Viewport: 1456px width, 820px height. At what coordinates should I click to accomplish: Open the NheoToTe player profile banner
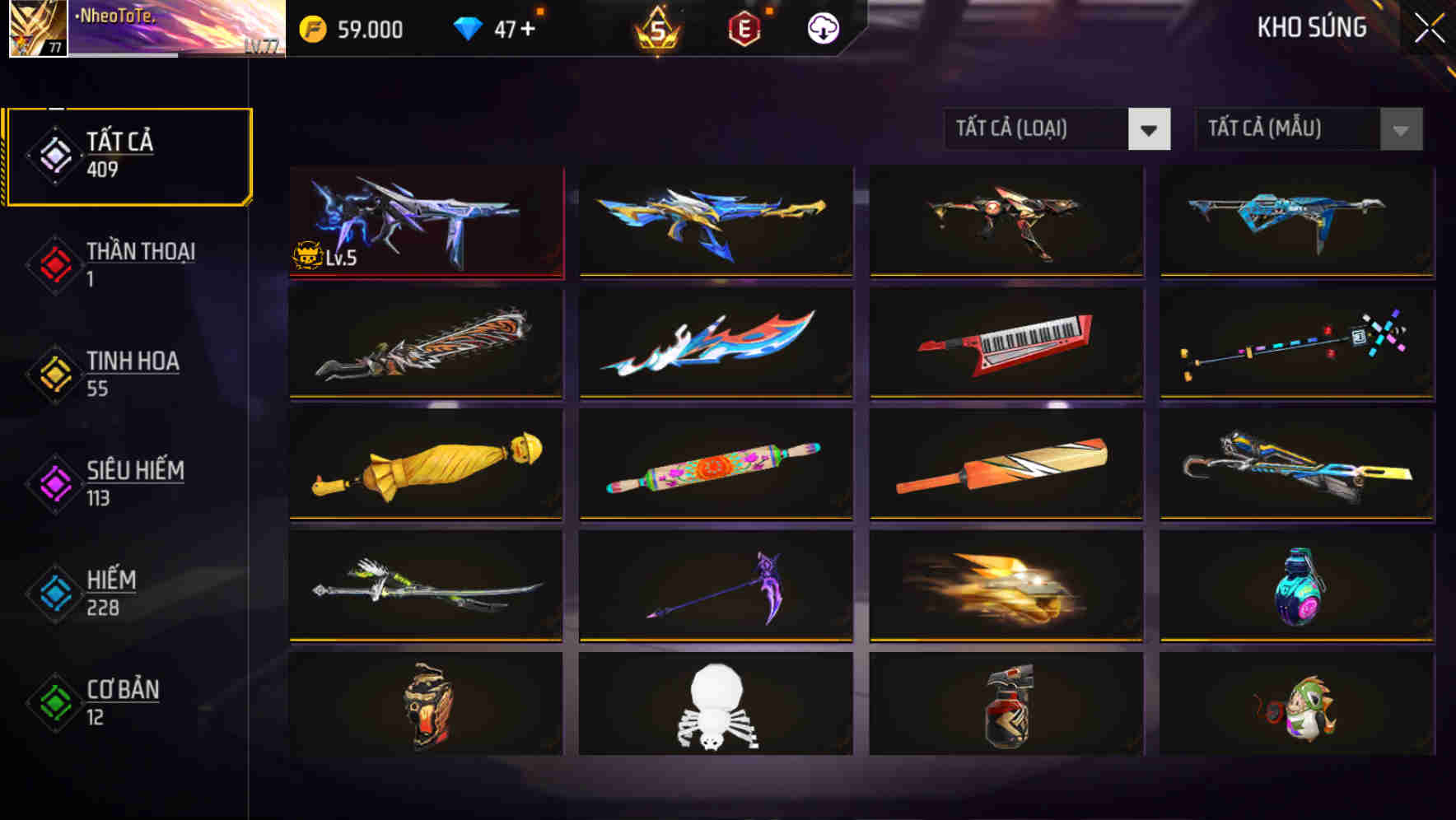pos(173,30)
